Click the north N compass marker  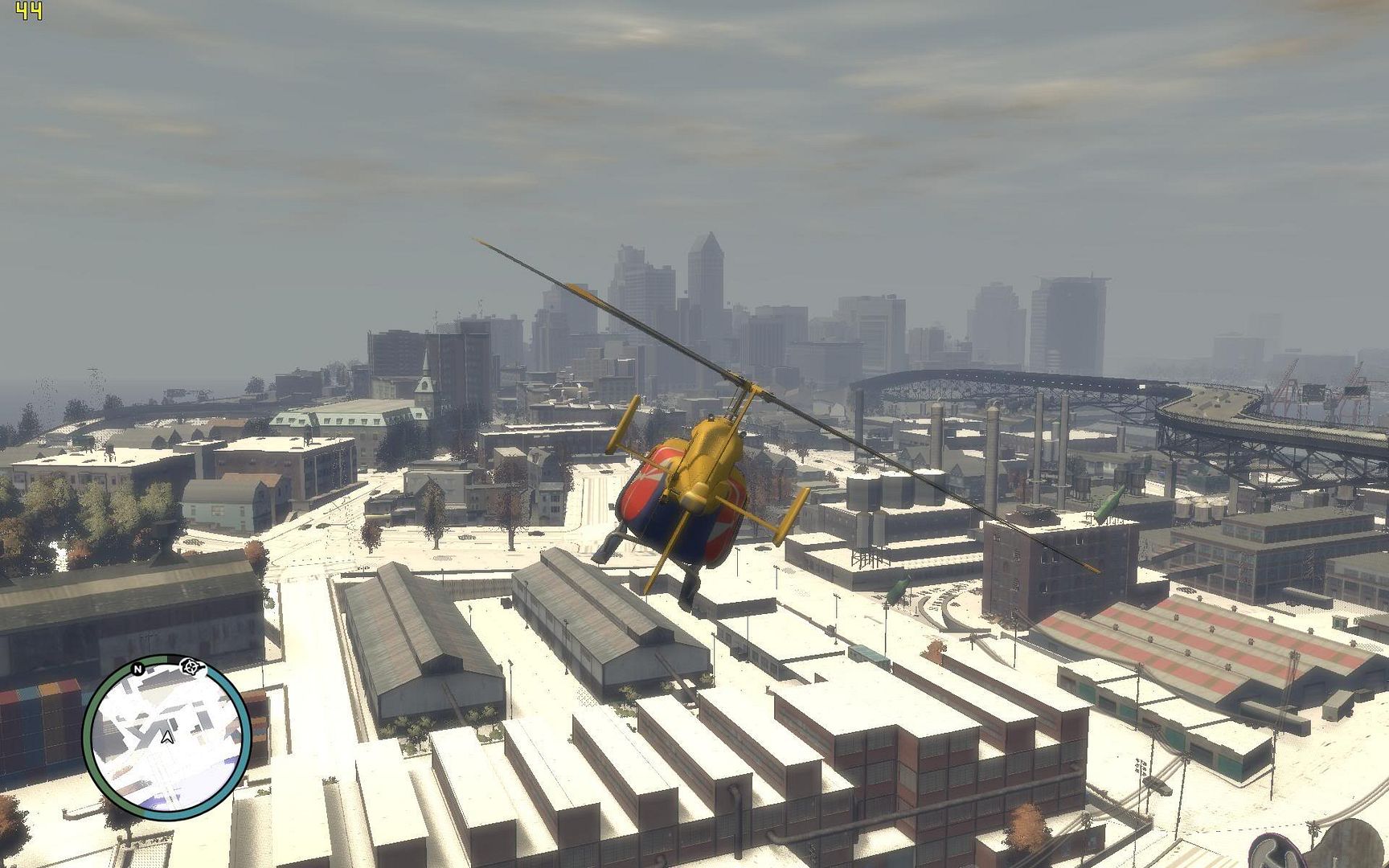[137, 669]
